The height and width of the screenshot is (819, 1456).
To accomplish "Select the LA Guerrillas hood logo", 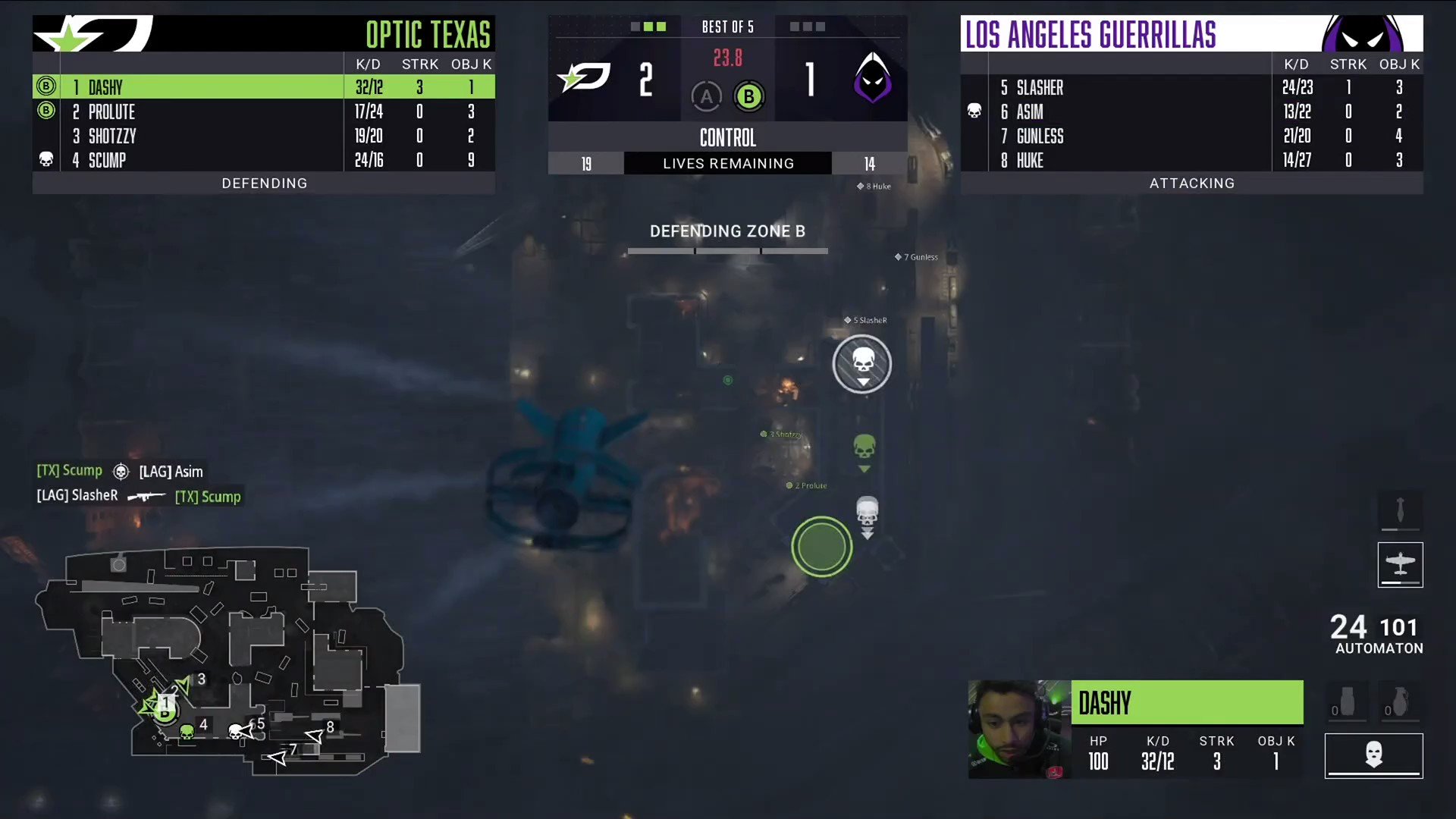I will 874,79.
